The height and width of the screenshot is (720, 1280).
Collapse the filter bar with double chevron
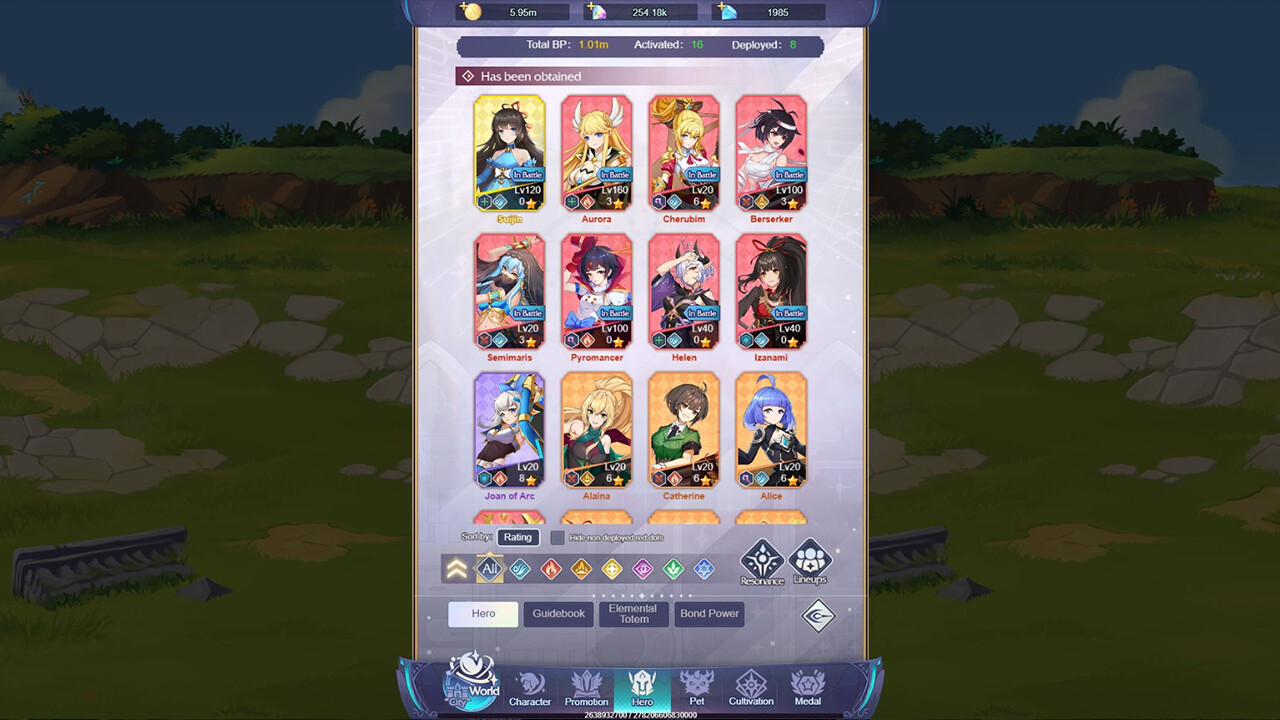(x=456, y=567)
